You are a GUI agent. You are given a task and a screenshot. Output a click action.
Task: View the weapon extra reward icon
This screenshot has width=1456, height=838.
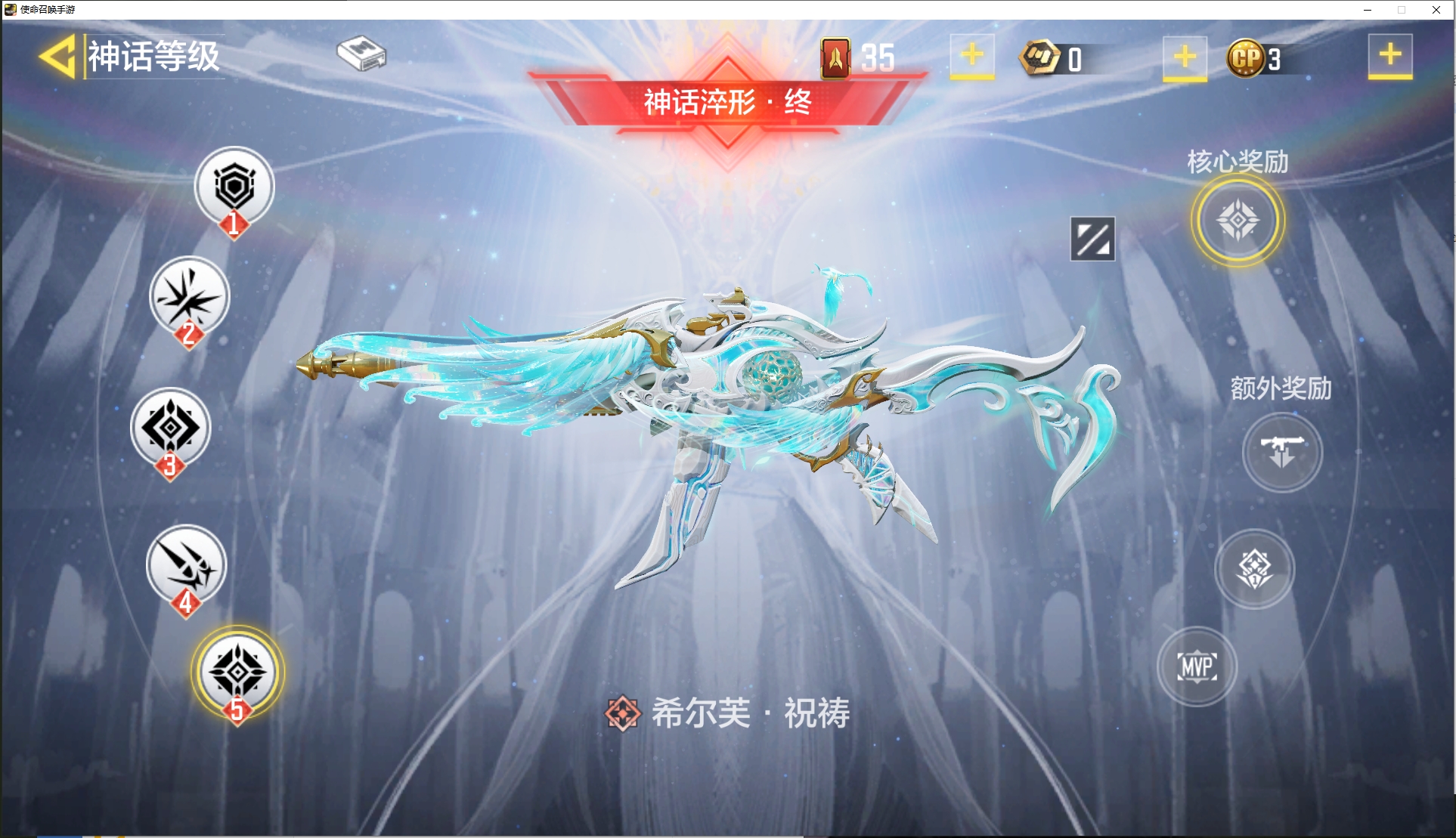tap(1282, 452)
